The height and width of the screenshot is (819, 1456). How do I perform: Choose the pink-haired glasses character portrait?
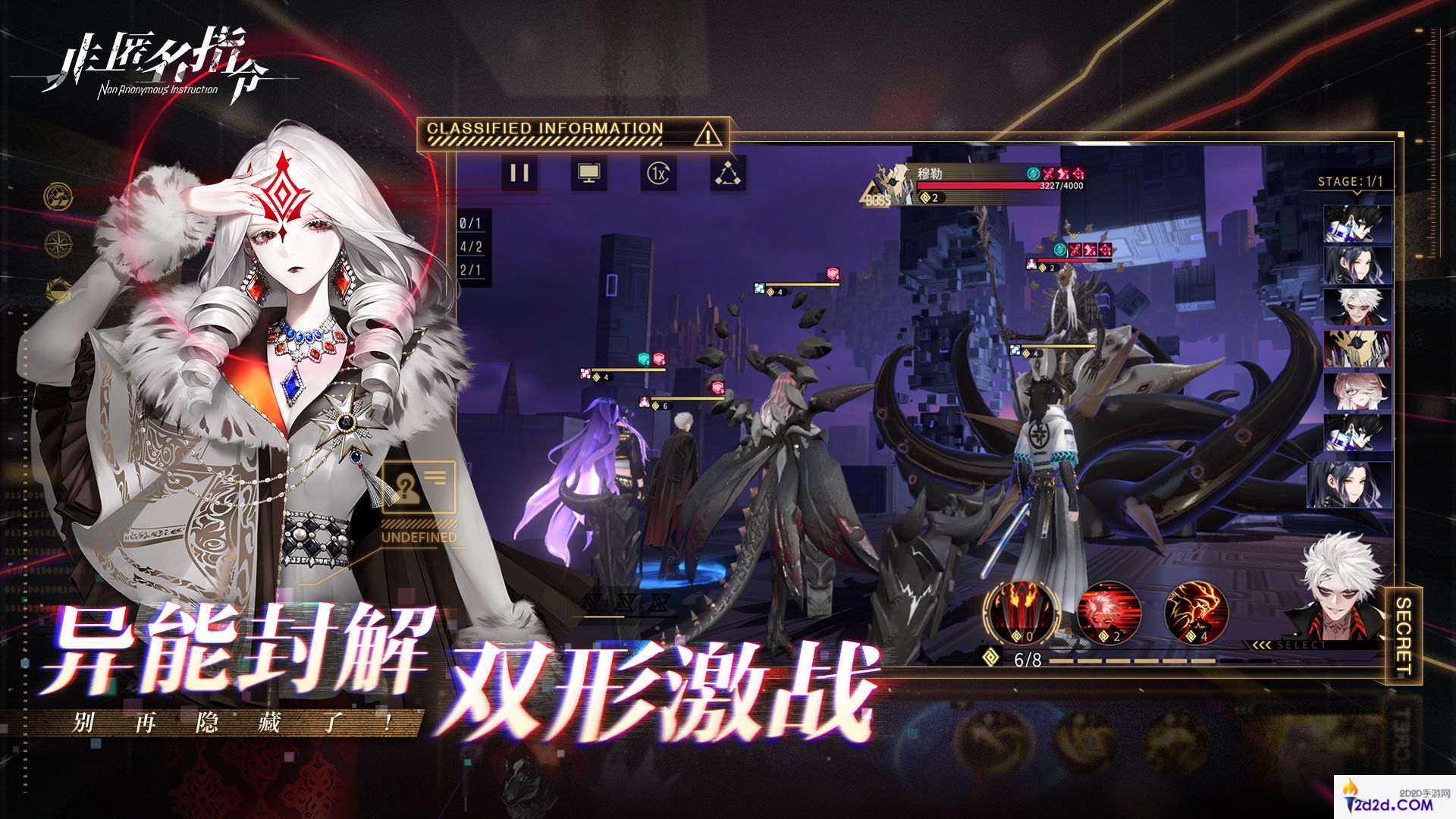point(1357,391)
